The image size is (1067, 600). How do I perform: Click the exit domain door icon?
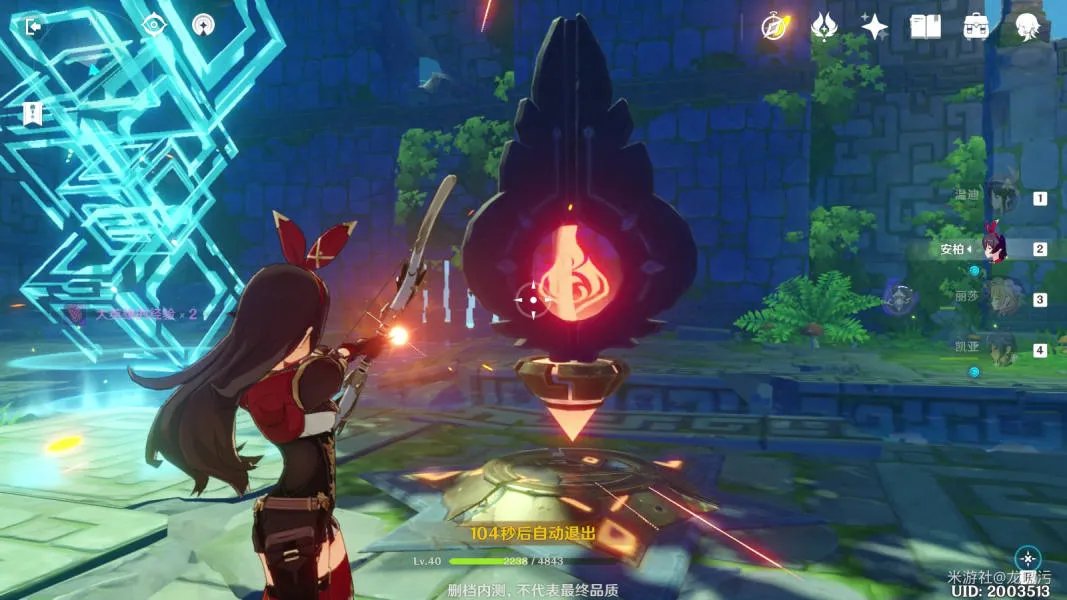point(33,27)
